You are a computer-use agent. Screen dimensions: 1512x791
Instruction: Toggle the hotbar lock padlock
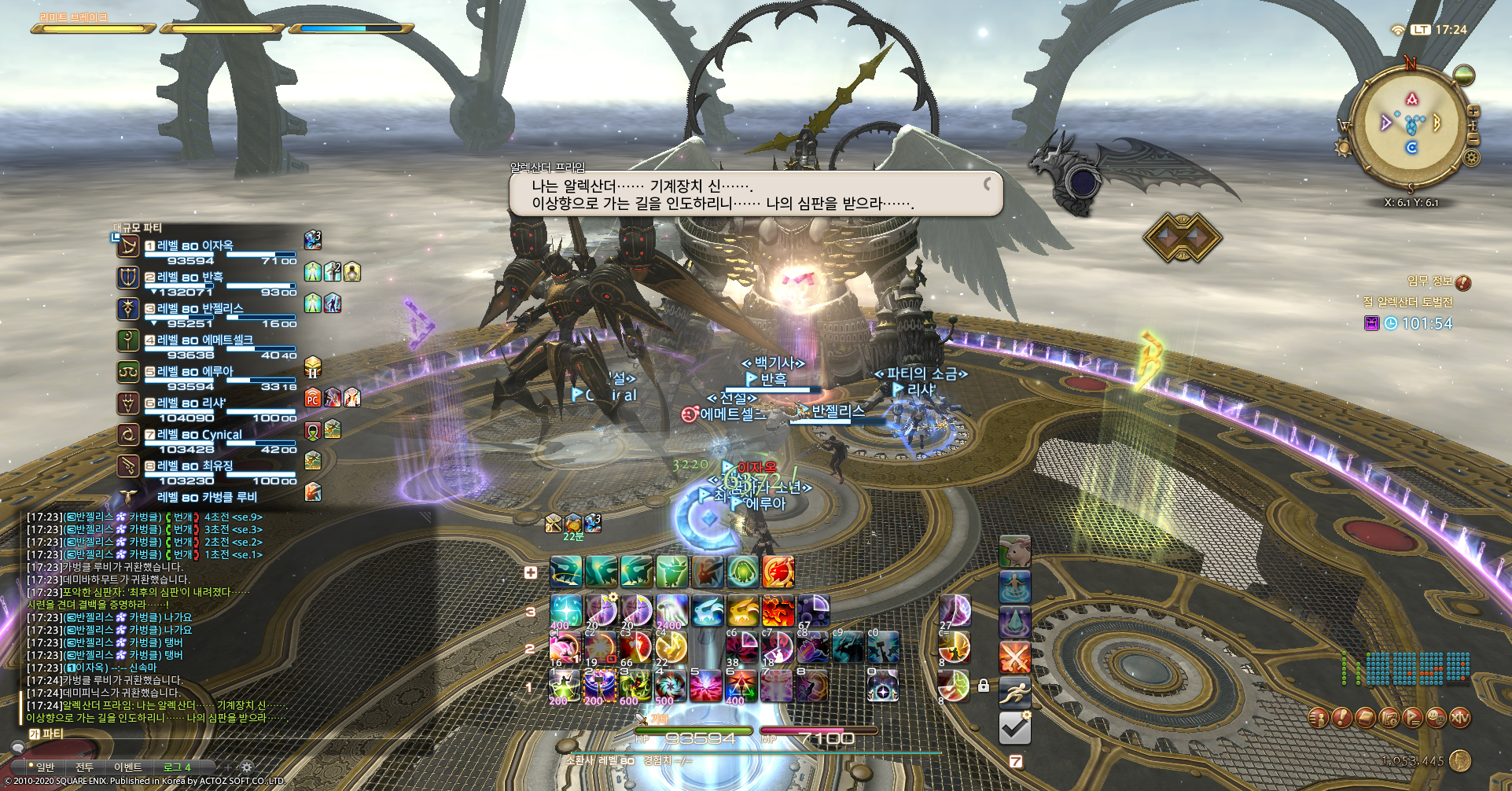pyautogui.click(x=984, y=686)
